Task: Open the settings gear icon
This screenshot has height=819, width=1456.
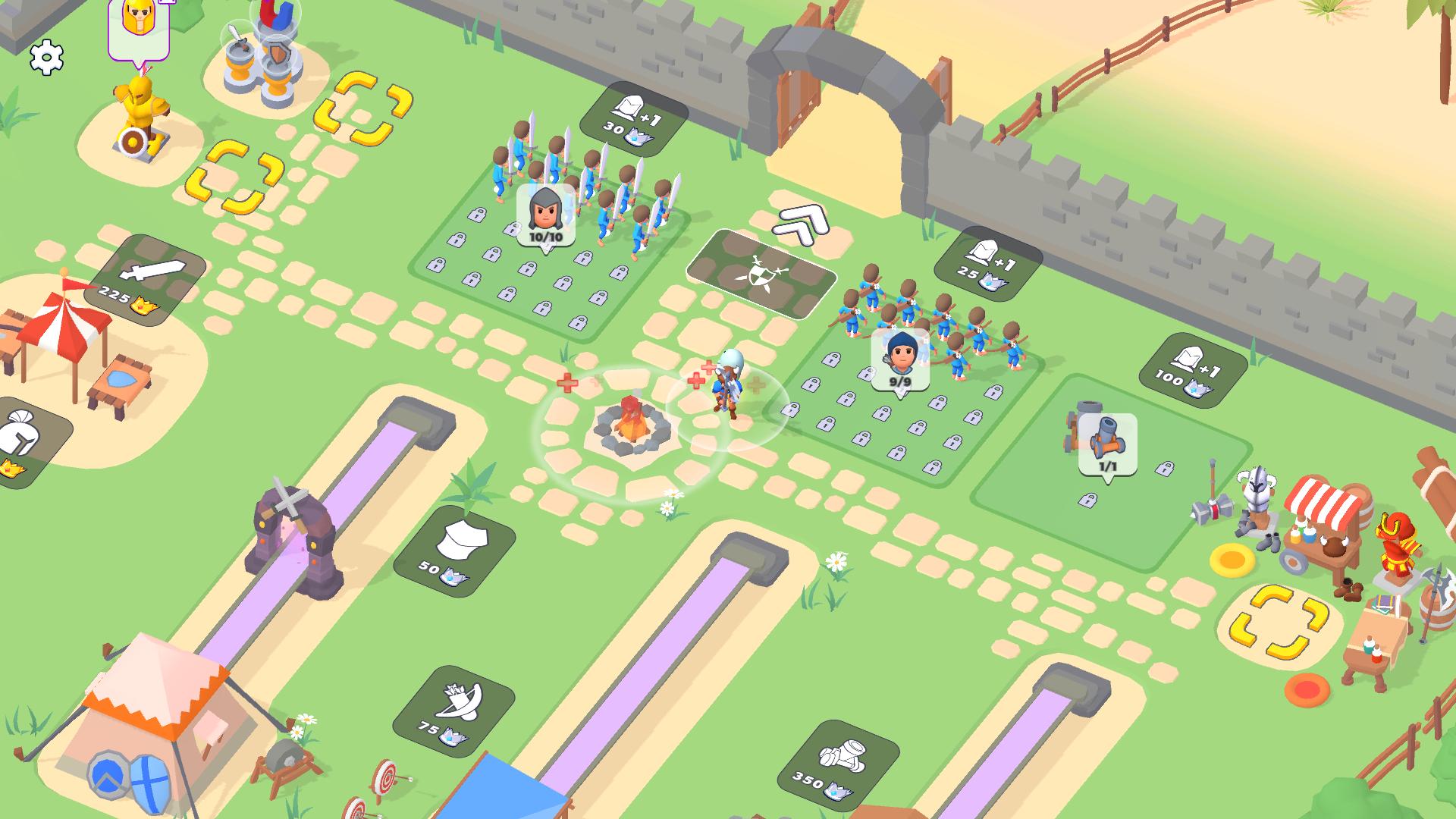Action: coord(45,57)
